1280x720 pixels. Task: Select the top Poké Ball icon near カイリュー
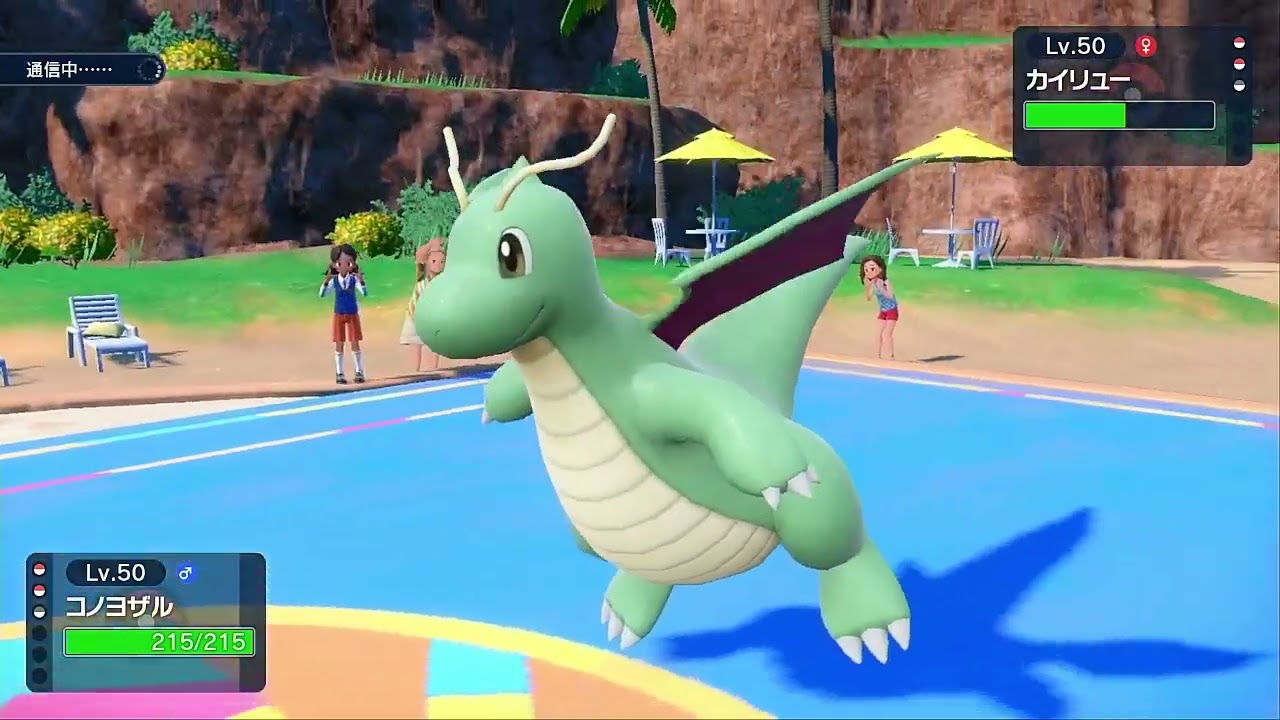tap(1240, 45)
